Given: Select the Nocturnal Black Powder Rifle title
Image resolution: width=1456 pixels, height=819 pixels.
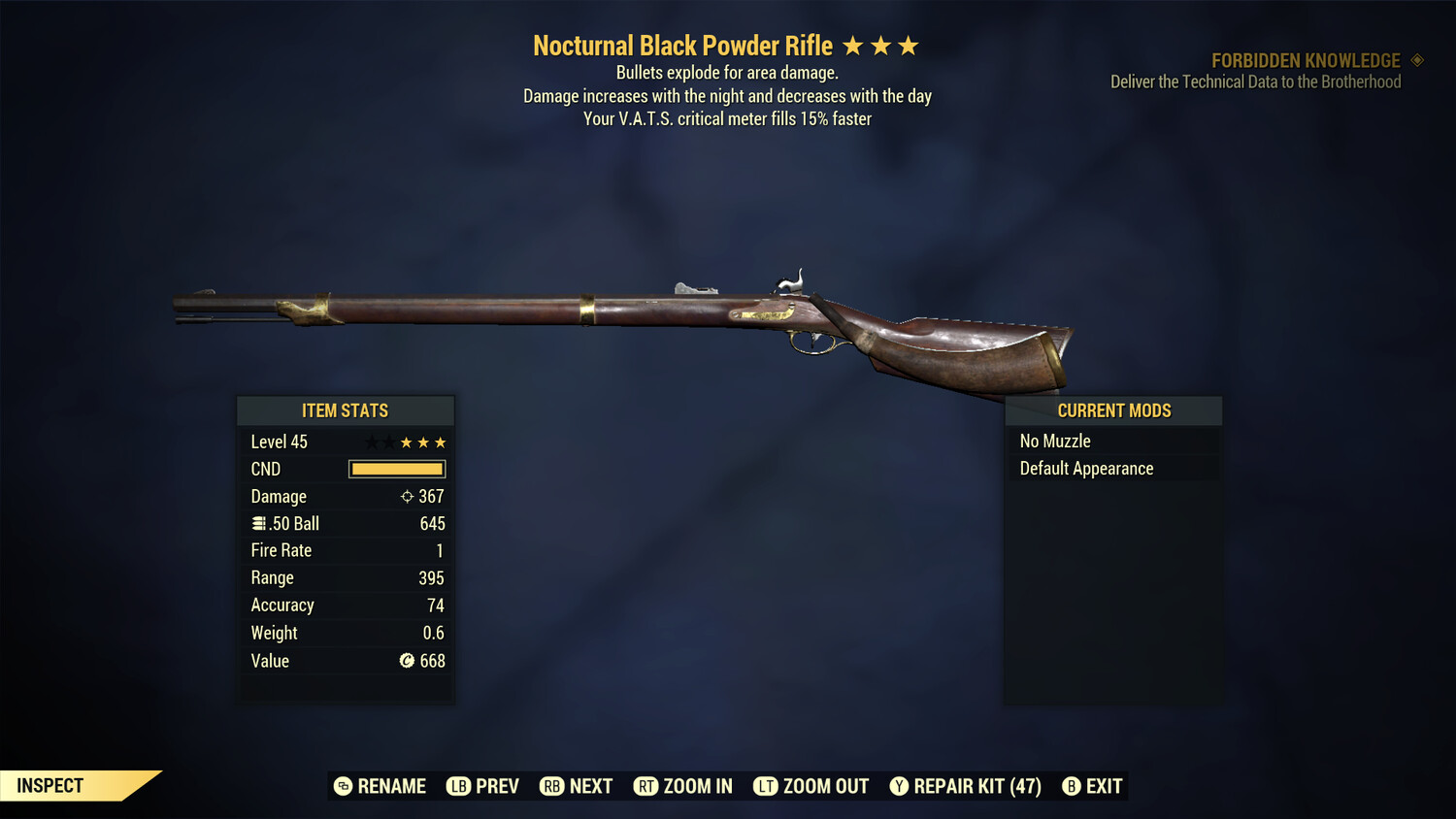Looking at the screenshot, I should [x=681, y=45].
